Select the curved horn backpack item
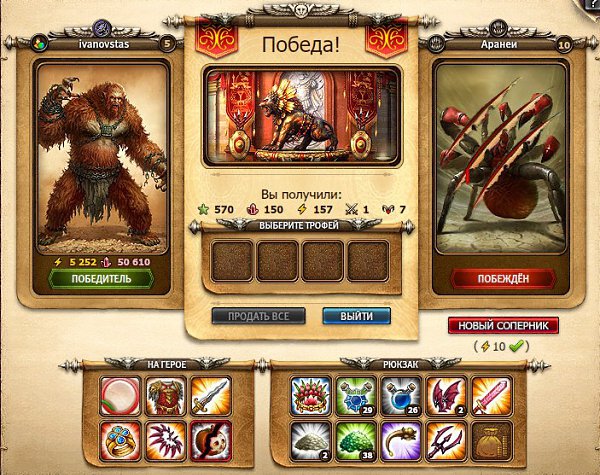 402,439
